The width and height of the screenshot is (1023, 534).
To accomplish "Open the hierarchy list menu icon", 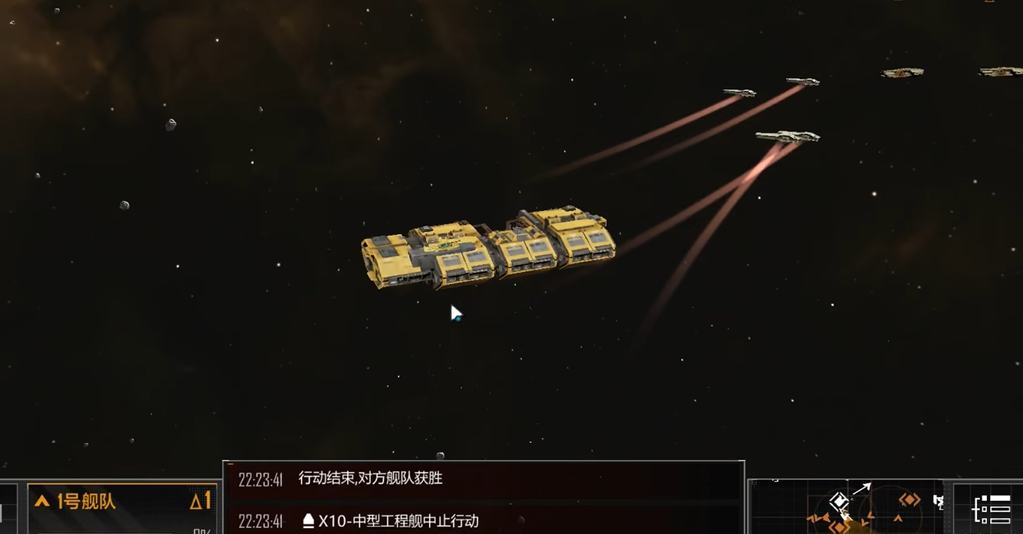I will (x=992, y=509).
